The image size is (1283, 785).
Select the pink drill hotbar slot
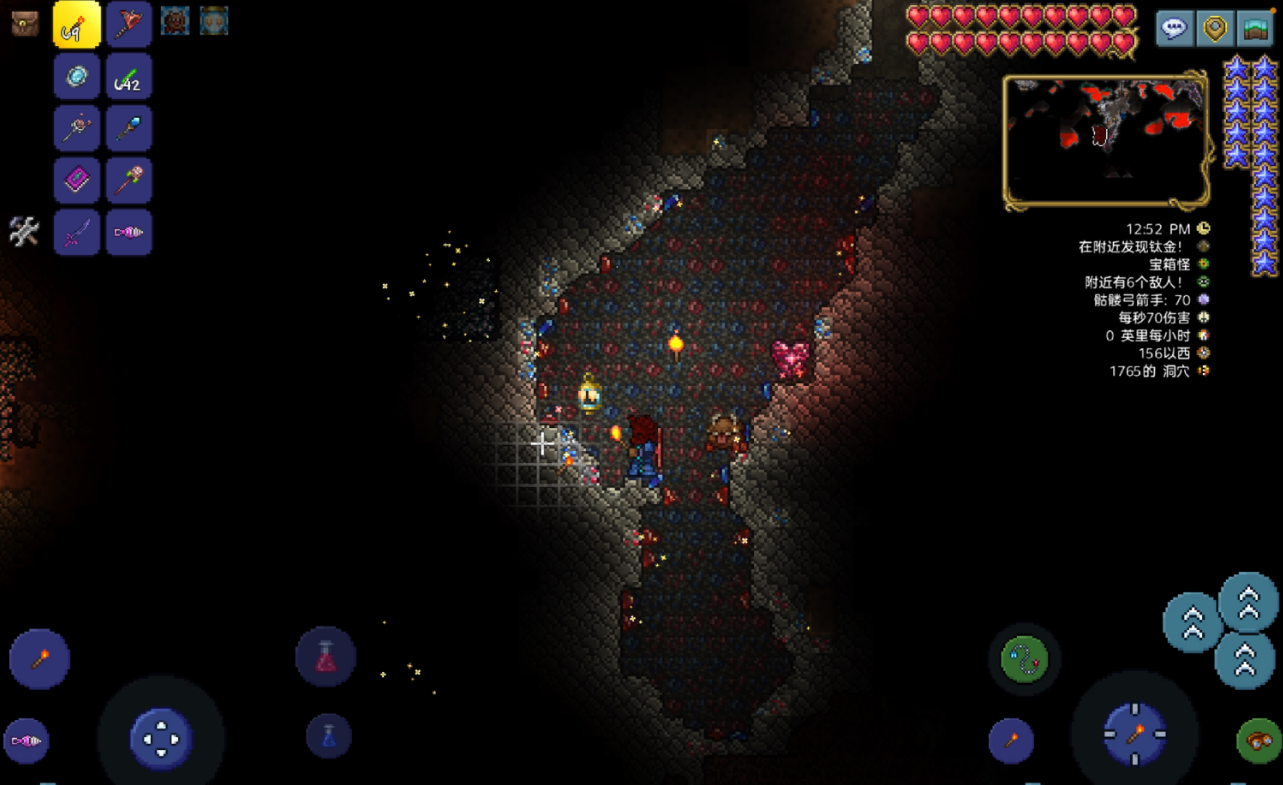click(x=129, y=232)
